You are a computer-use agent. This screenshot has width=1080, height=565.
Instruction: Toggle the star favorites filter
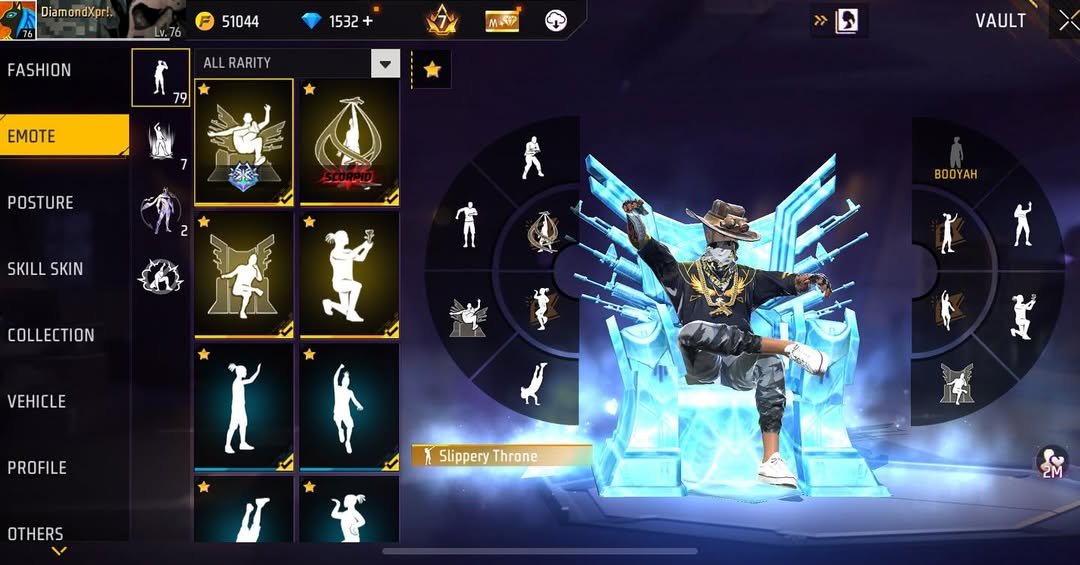[432, 69]
